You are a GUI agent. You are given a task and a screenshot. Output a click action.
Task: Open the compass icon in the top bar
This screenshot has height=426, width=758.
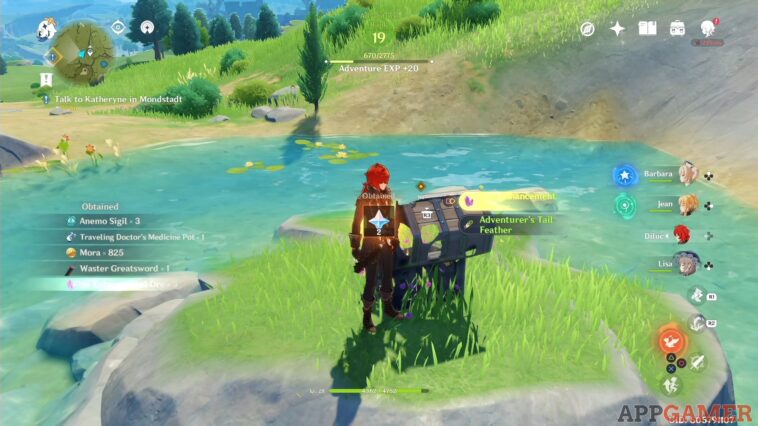click(x=588, y=28)
